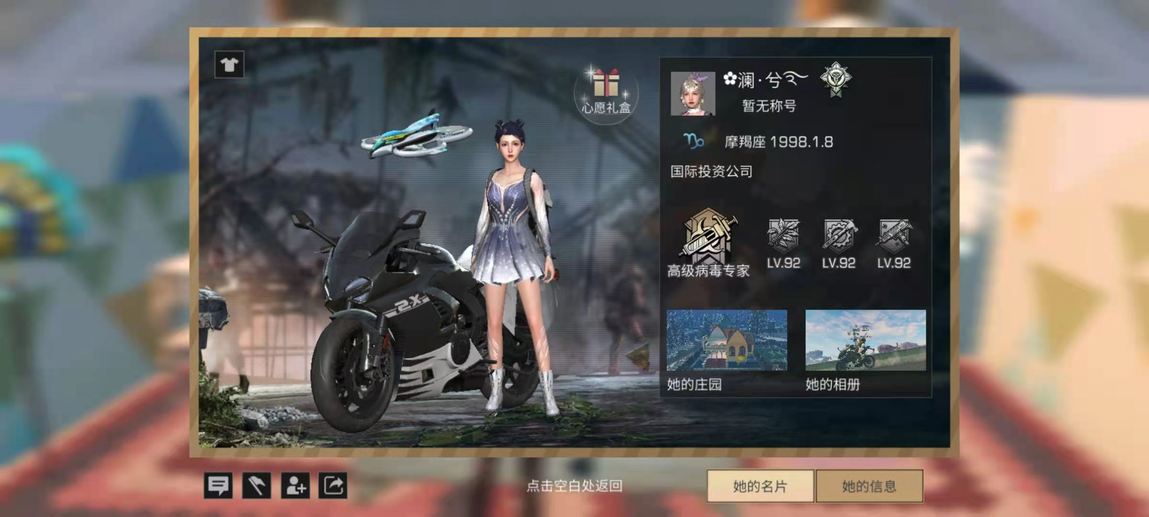The width and height of the screenshot is (1149, 517).
Task: Open chat with the speech bubble icon
Action: click(218, 486)
